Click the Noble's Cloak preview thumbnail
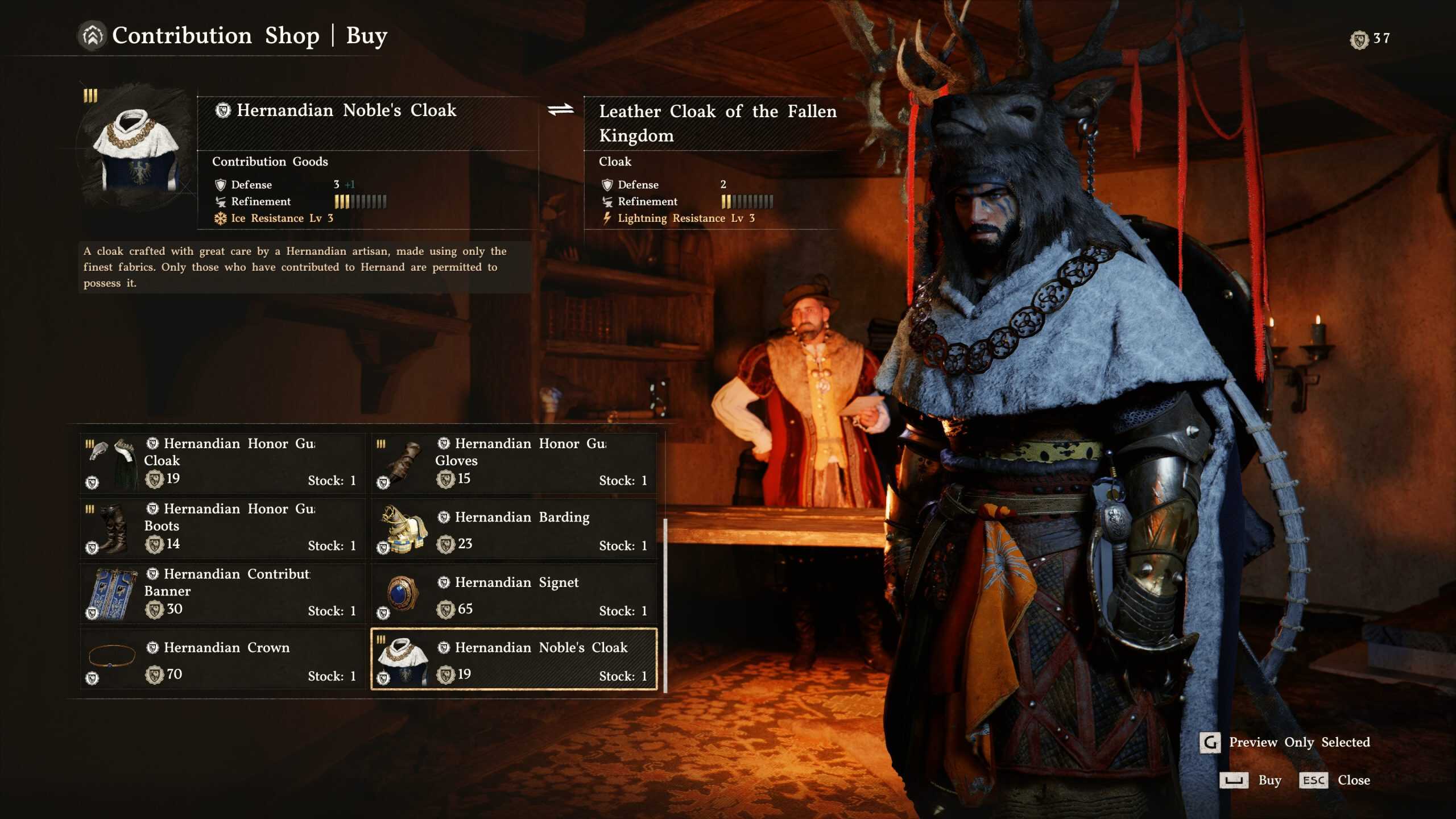This screenshot has width=1456, height=819. coord(137,150)
